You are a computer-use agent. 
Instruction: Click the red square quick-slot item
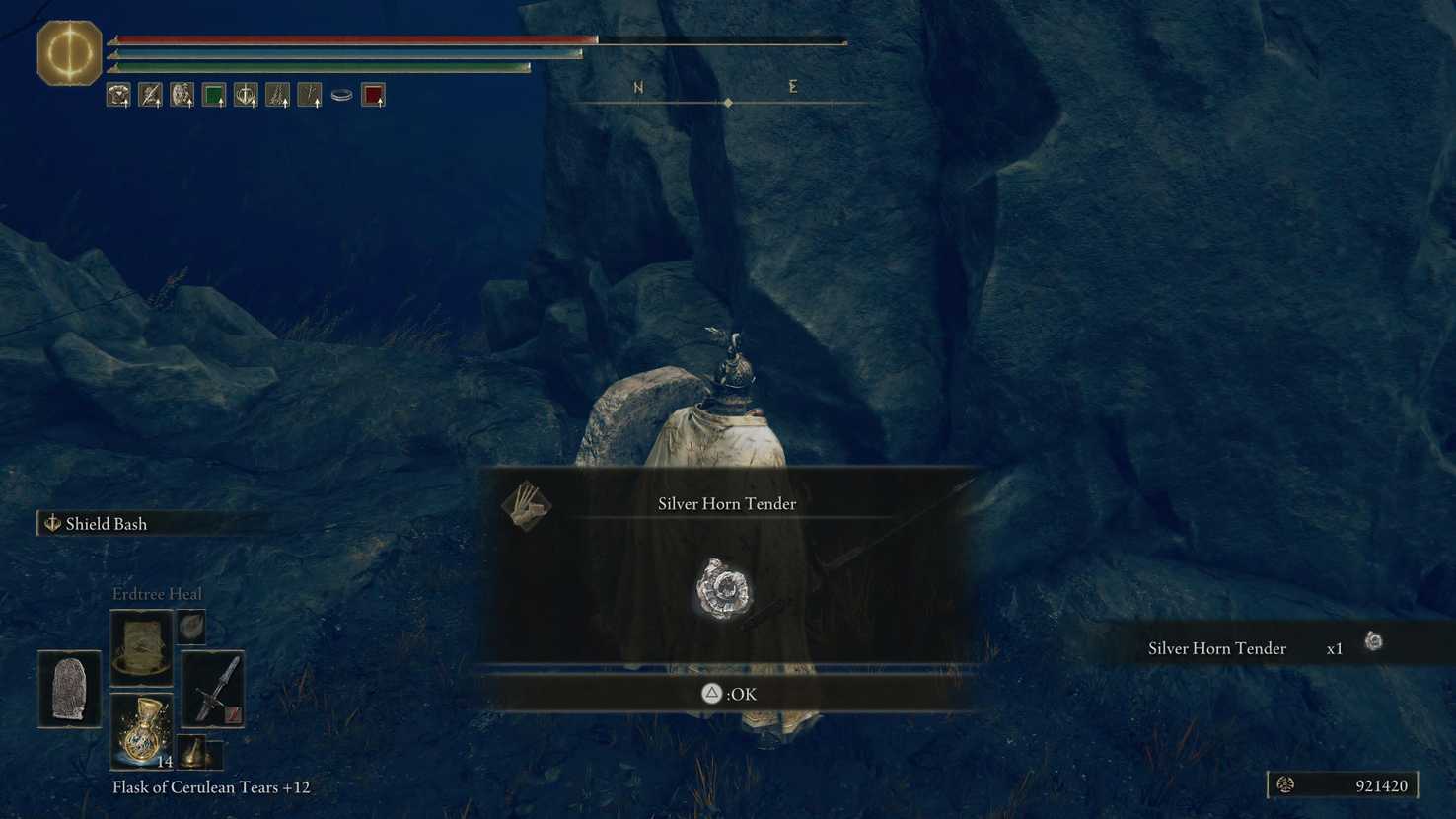pyautogui.click(x=373, y=94)
